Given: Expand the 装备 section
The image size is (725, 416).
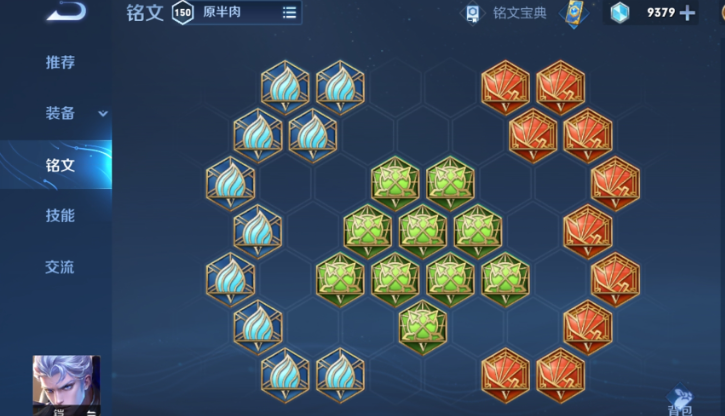Looking at the screenshot, I should [x=75, y=113].
